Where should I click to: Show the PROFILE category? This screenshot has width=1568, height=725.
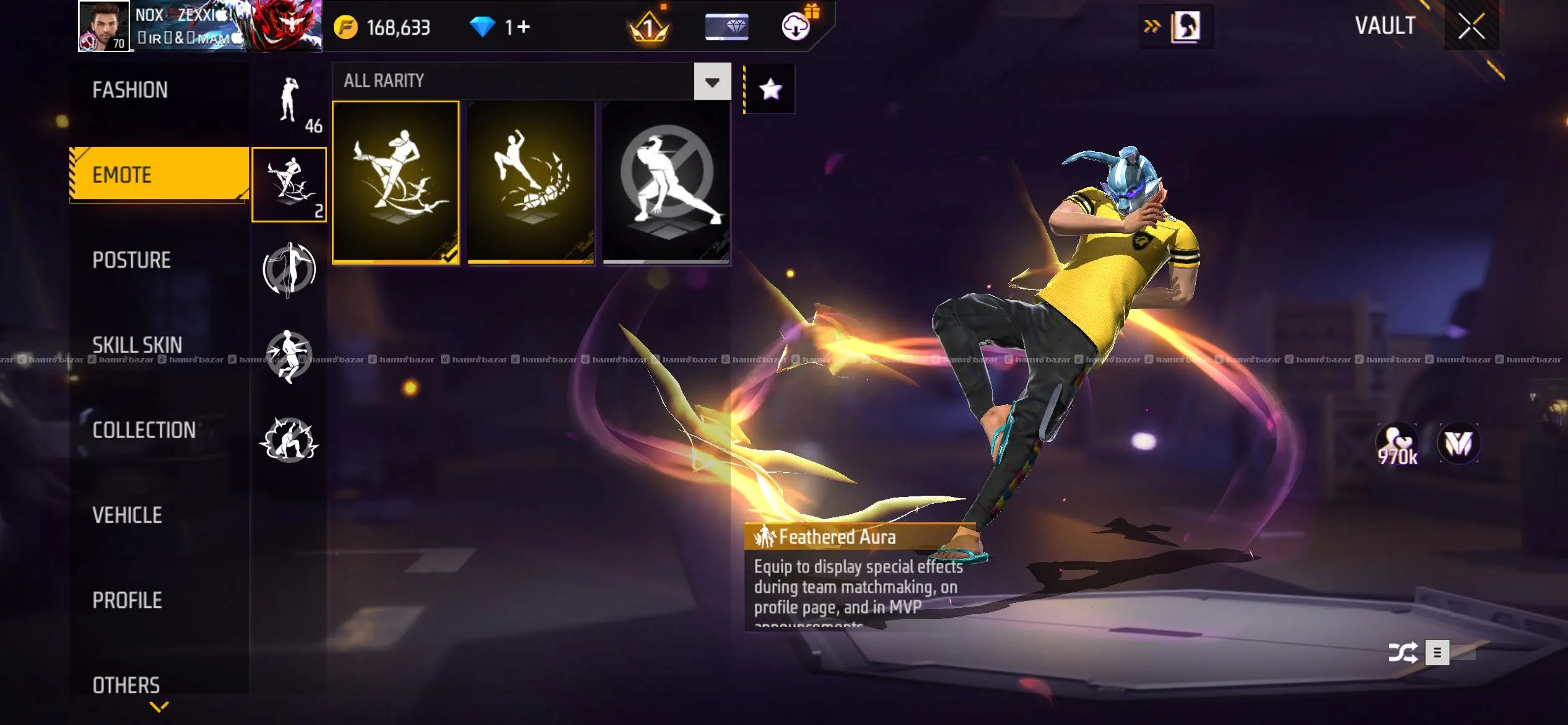pyautogui.click(x=127, y=600)
